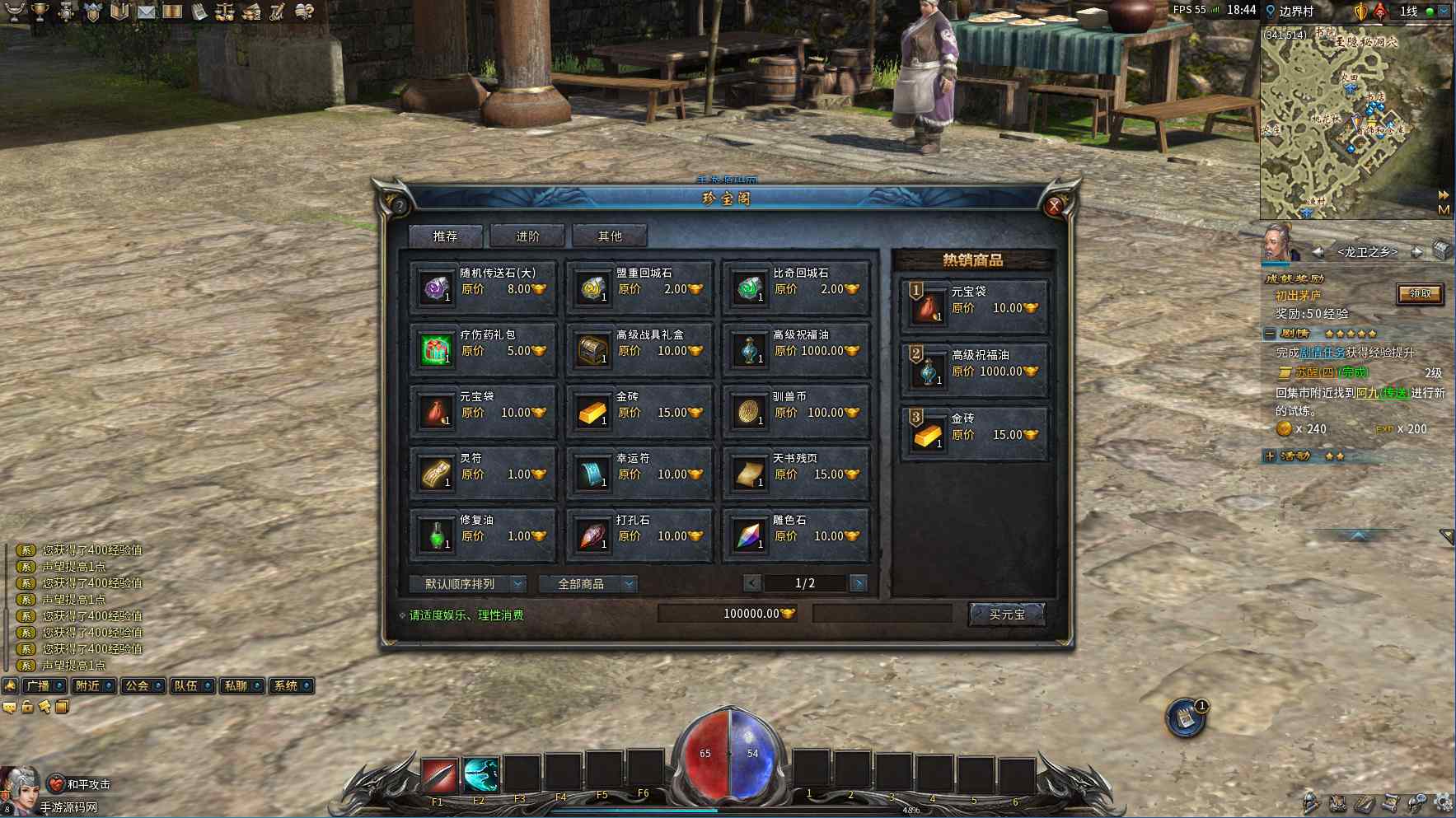The height and width of the screenshot is (818, 1456).
Task: Claim the 初出茅庐 reward with 领取
Action: pos(1420,294)
